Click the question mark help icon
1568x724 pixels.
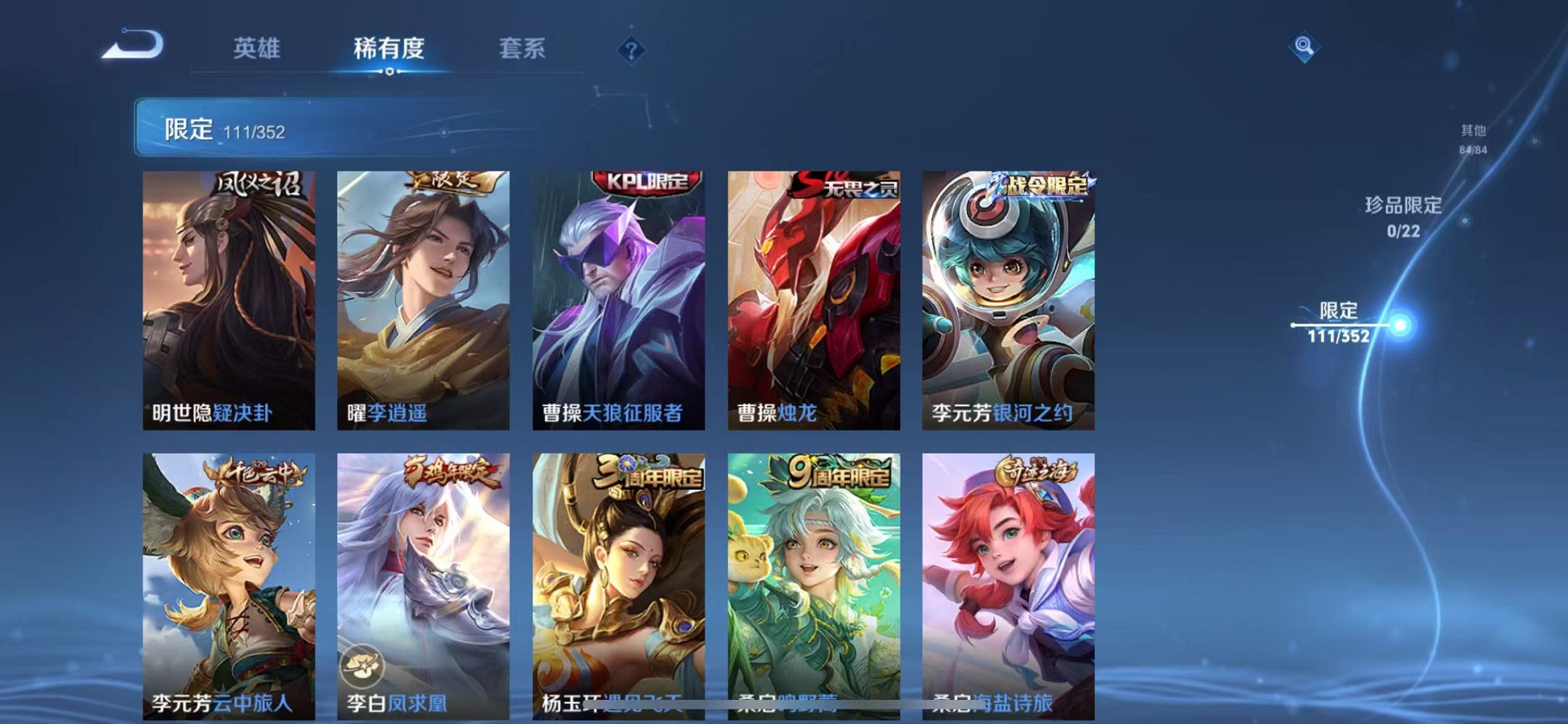632,50
